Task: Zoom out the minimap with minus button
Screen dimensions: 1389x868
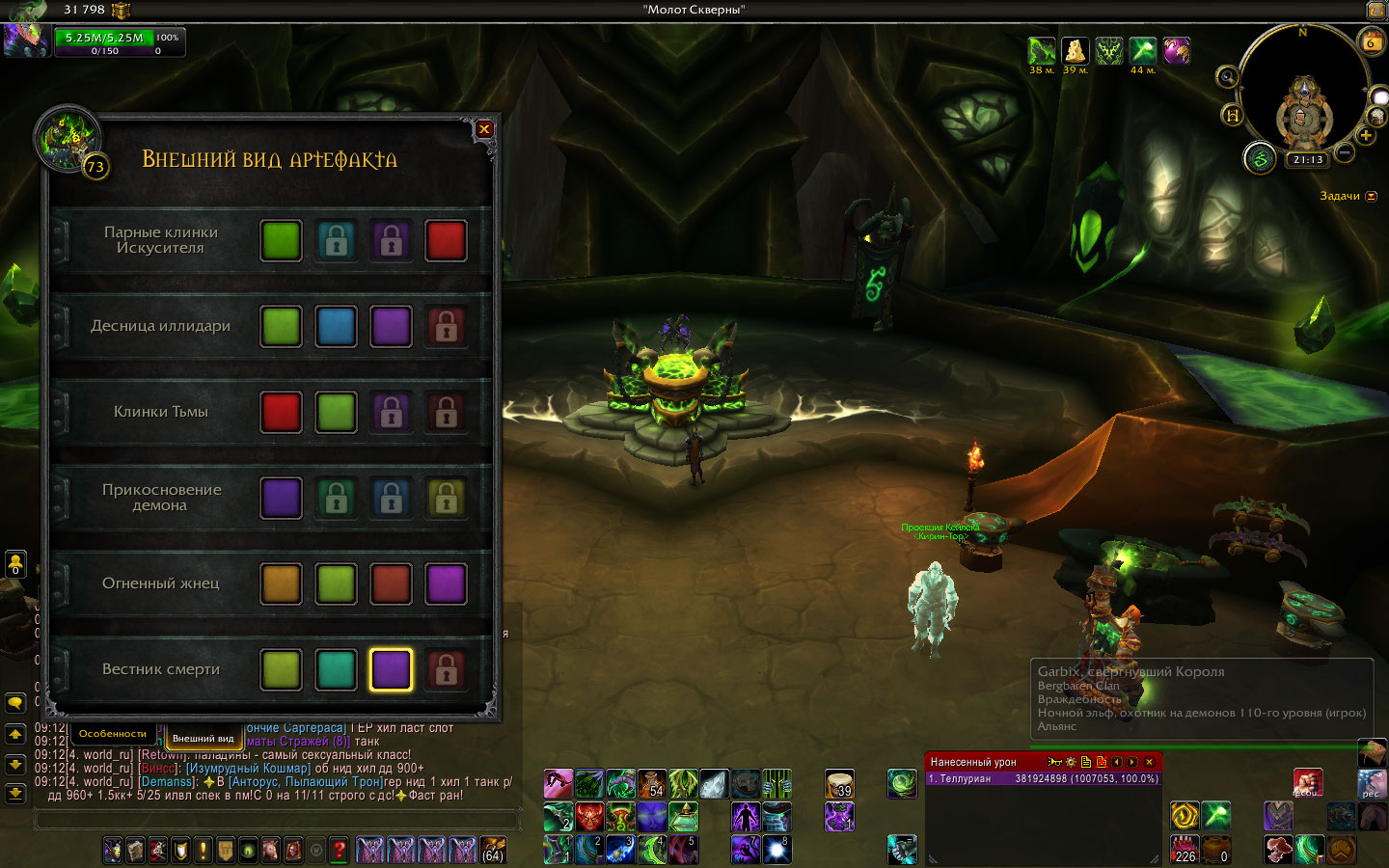Action: click(1344, 153)
